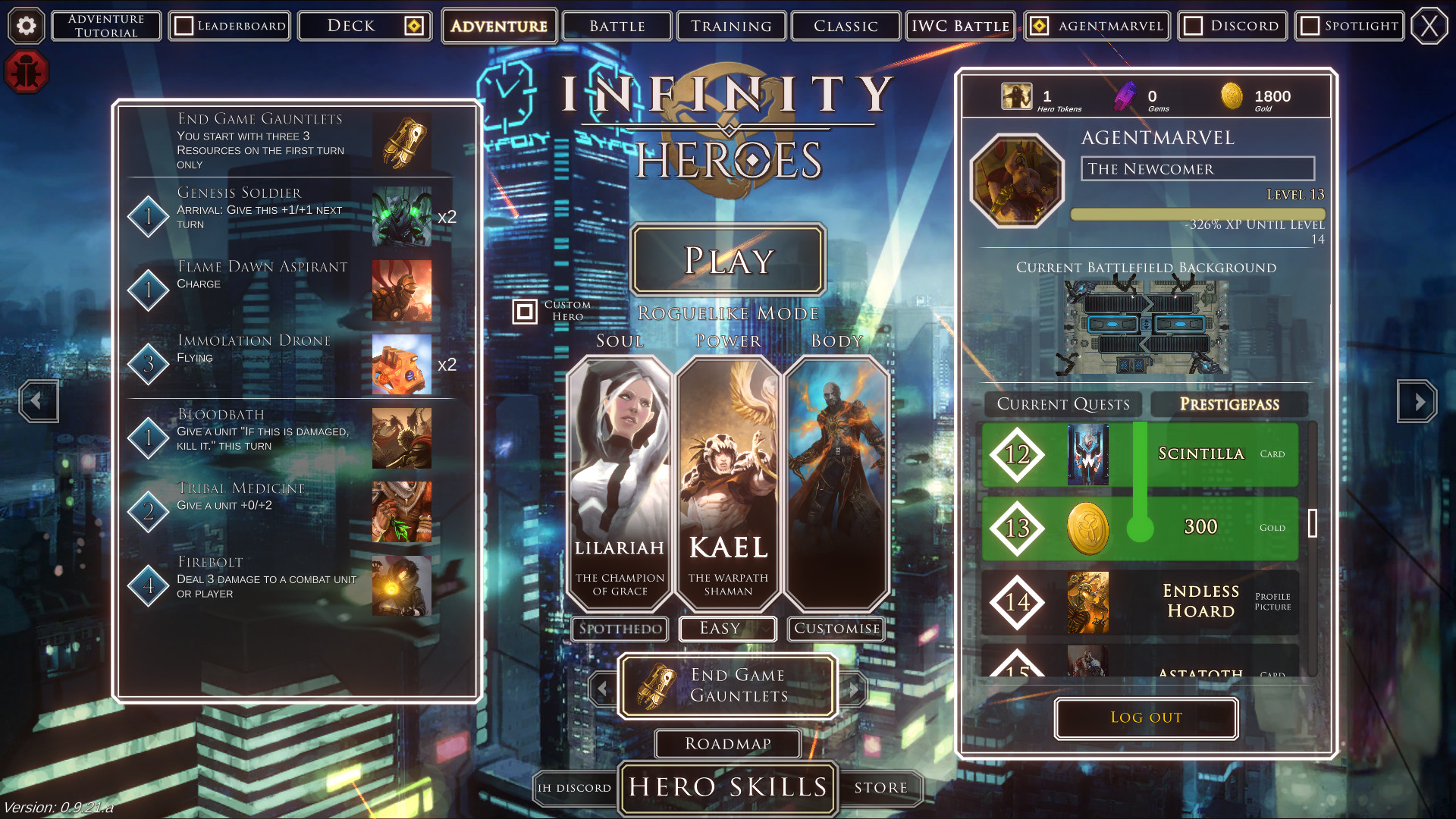The height and width of the screenshot is (819, 1456).
Task: Toggle the agentmarvel checkbox
Action: (1038, 25)
